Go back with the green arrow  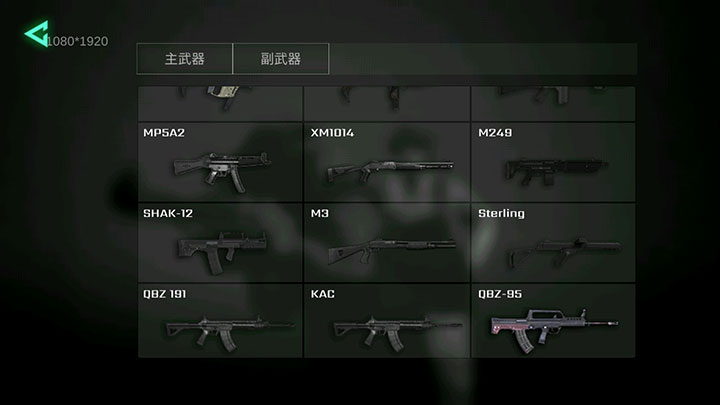tap(36, 35)
